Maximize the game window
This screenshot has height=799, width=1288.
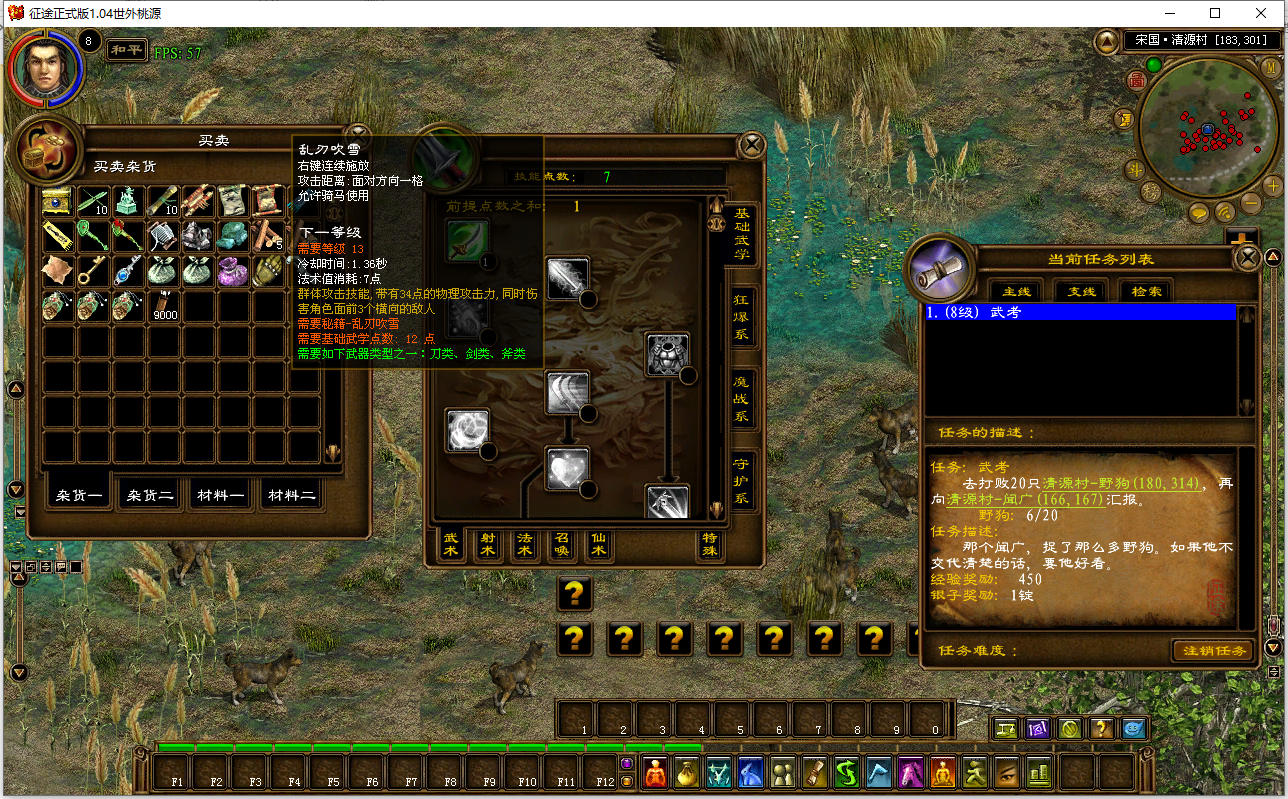tap(1214, 14)
